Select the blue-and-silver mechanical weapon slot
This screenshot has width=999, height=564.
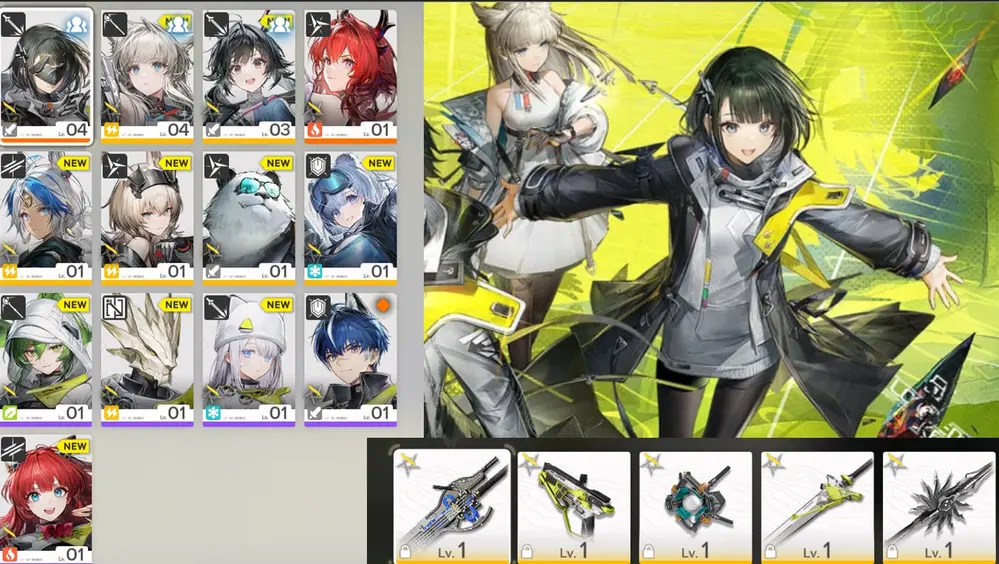coord(451,506)
